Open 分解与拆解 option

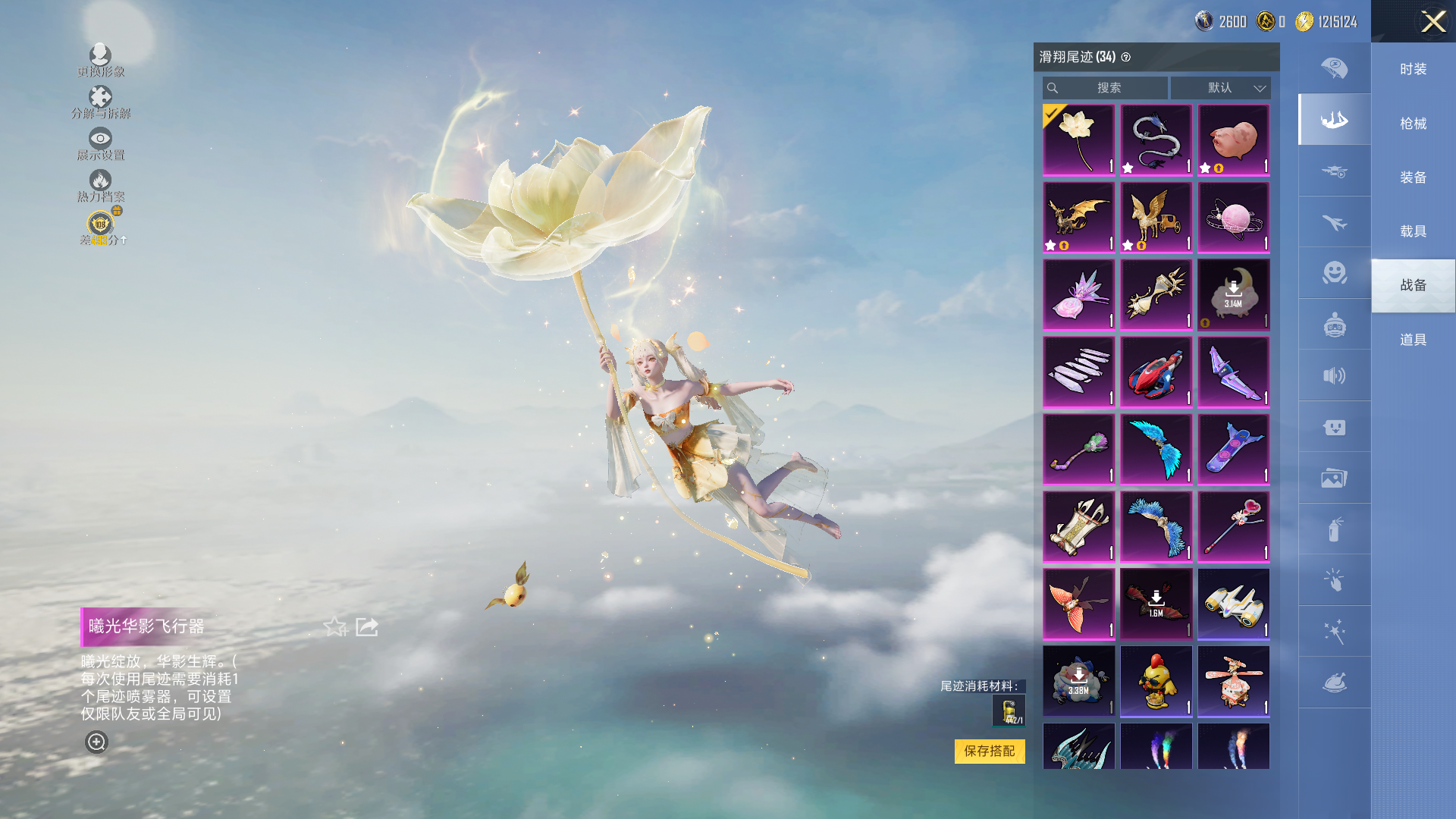[x=100, y=102]
